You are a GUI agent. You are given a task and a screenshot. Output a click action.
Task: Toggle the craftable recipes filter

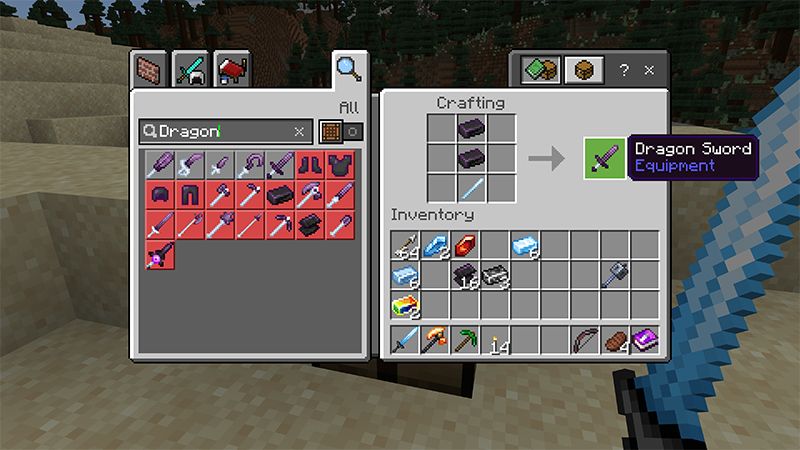340,131
